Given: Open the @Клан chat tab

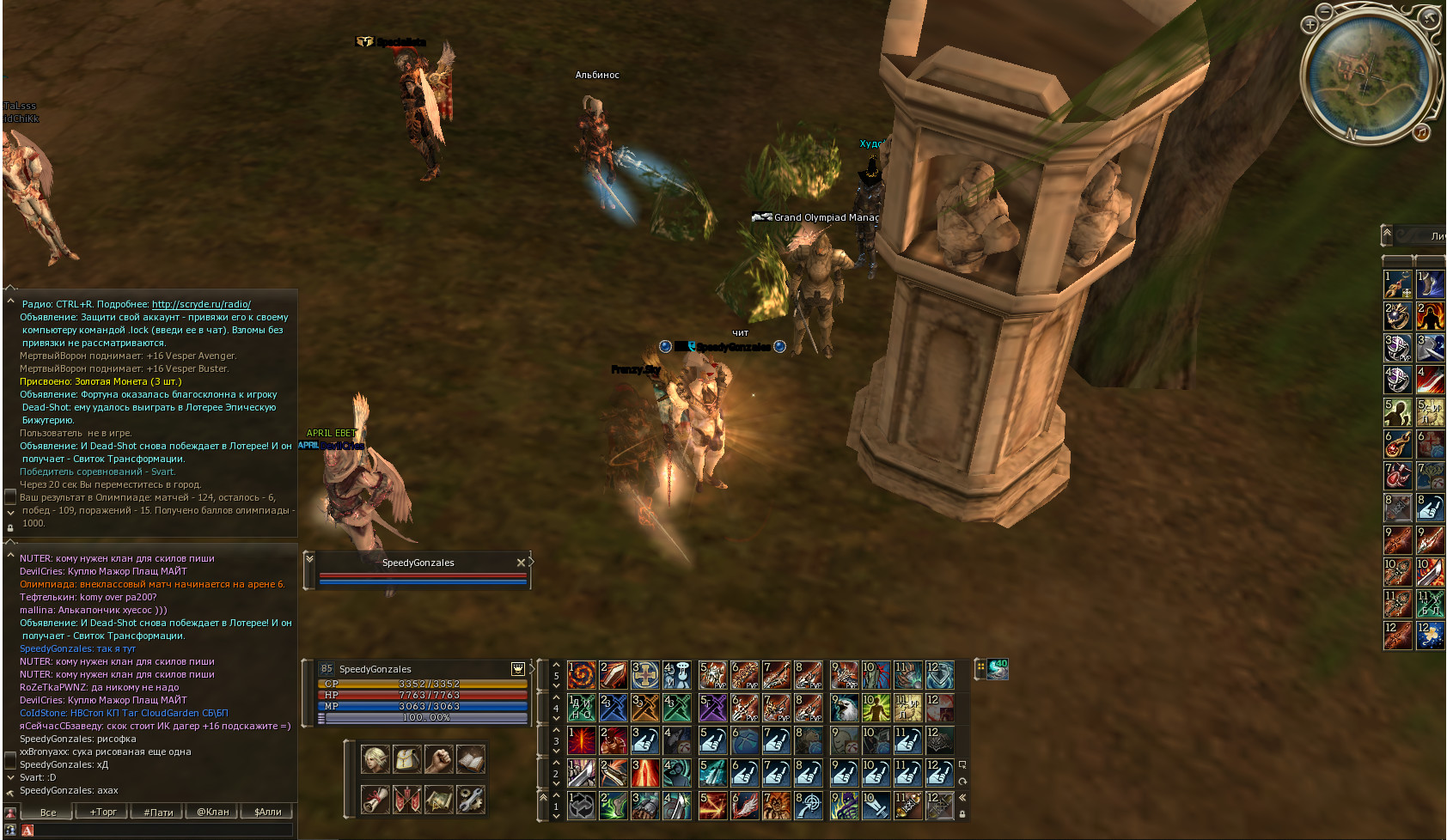Looking at the screenshot, I should point(213,812).
